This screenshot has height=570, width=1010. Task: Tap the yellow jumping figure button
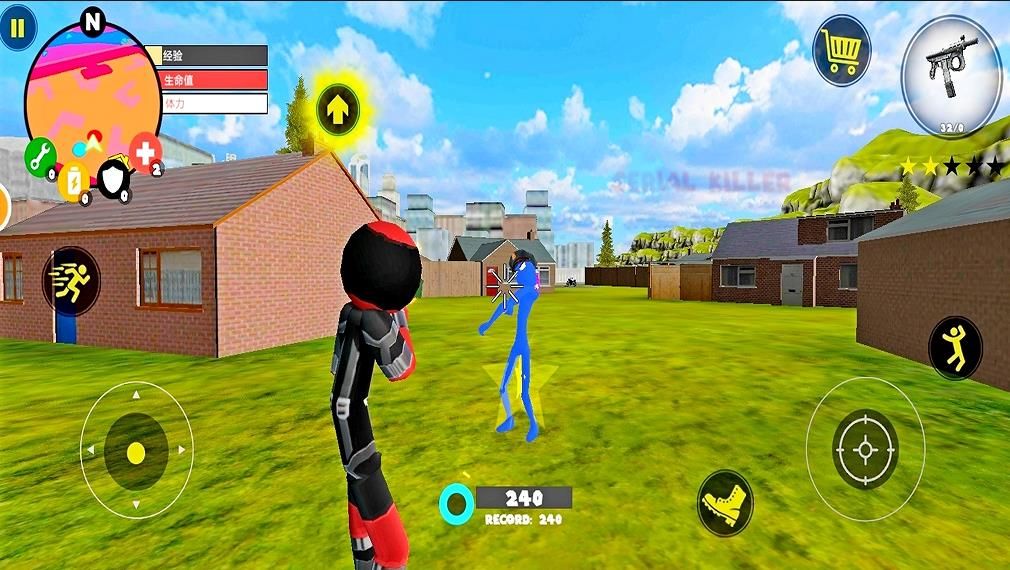click(x=955, y=347)
